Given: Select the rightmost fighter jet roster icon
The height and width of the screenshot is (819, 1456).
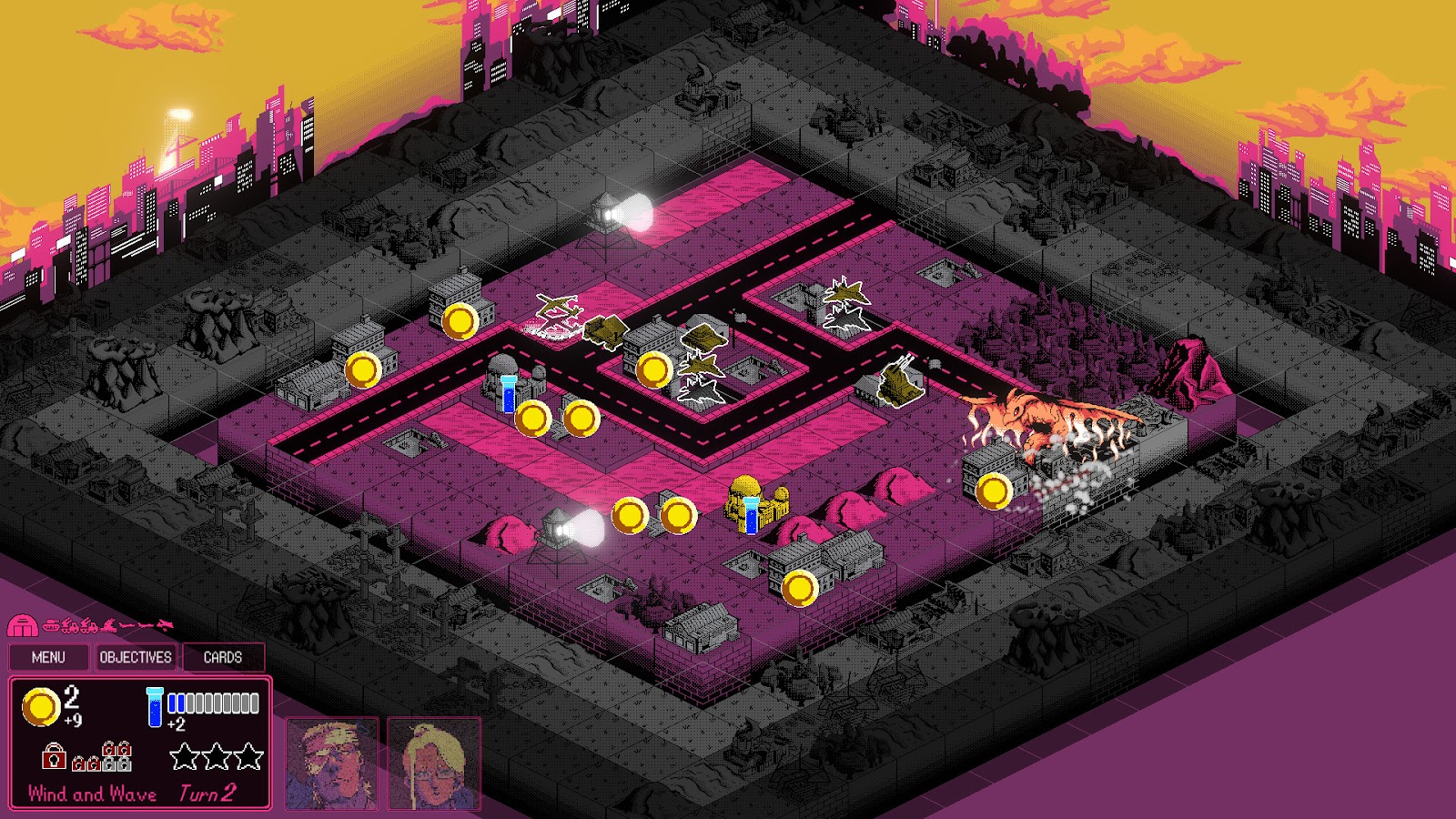Looking at the screenshot, I should click(x=164, y=624).
